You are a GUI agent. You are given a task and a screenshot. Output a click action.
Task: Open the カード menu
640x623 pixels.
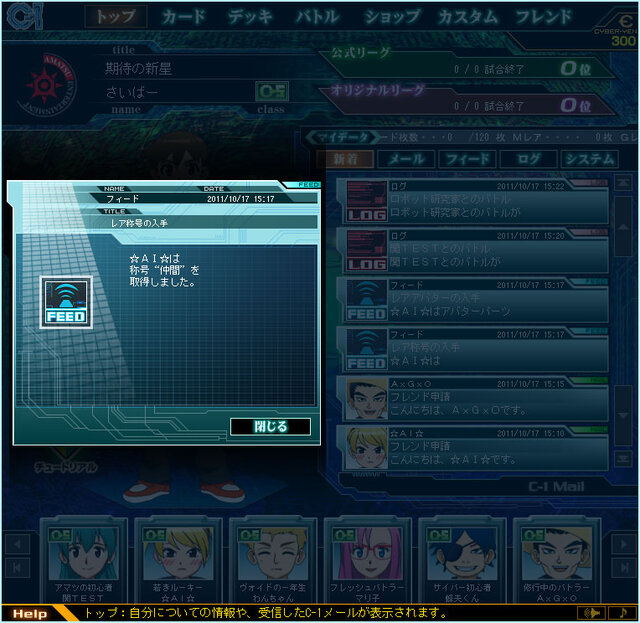click(183, 17)
